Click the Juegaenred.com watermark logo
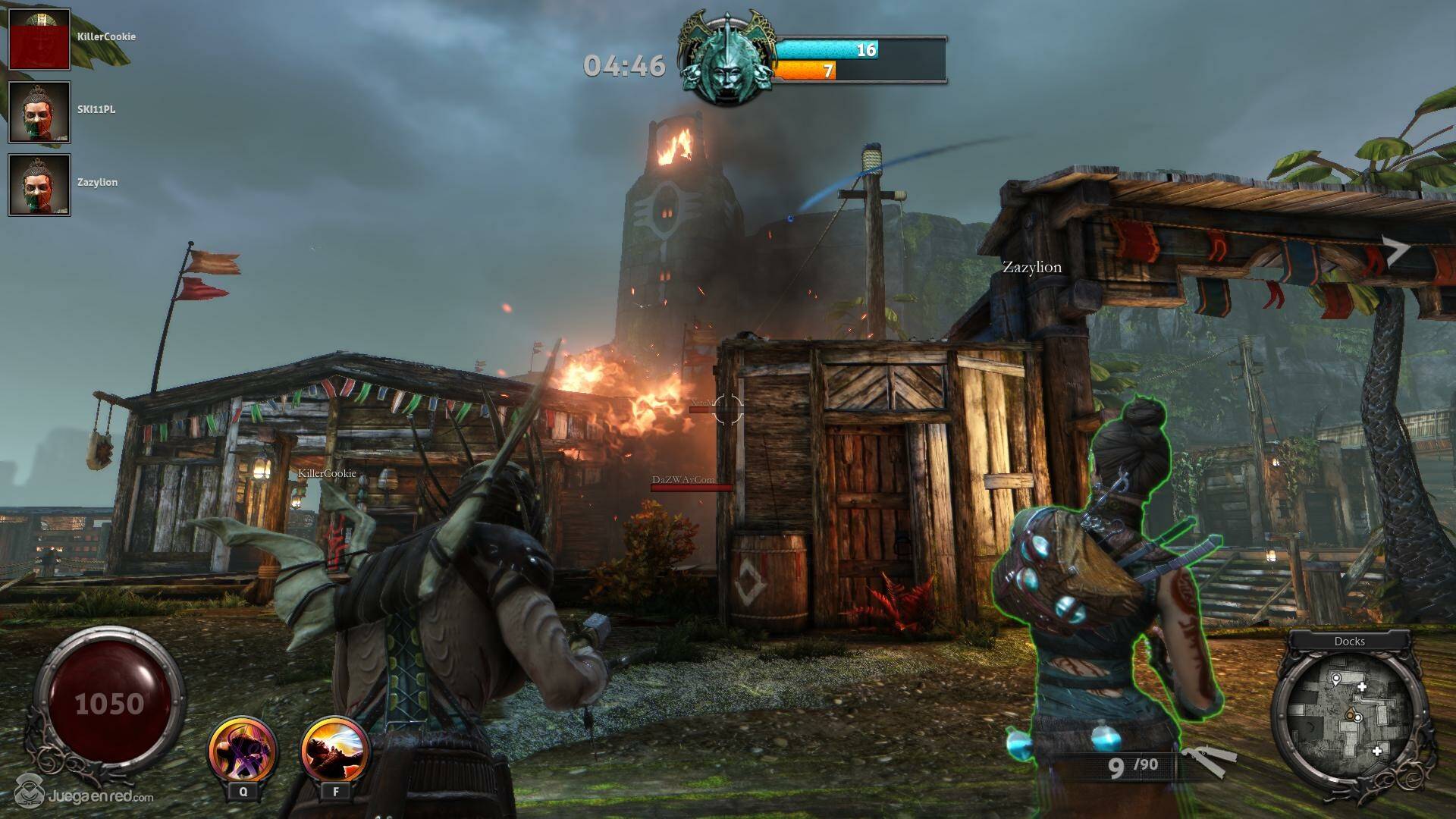Screen dimensions: 1456x819 [85, 795]
